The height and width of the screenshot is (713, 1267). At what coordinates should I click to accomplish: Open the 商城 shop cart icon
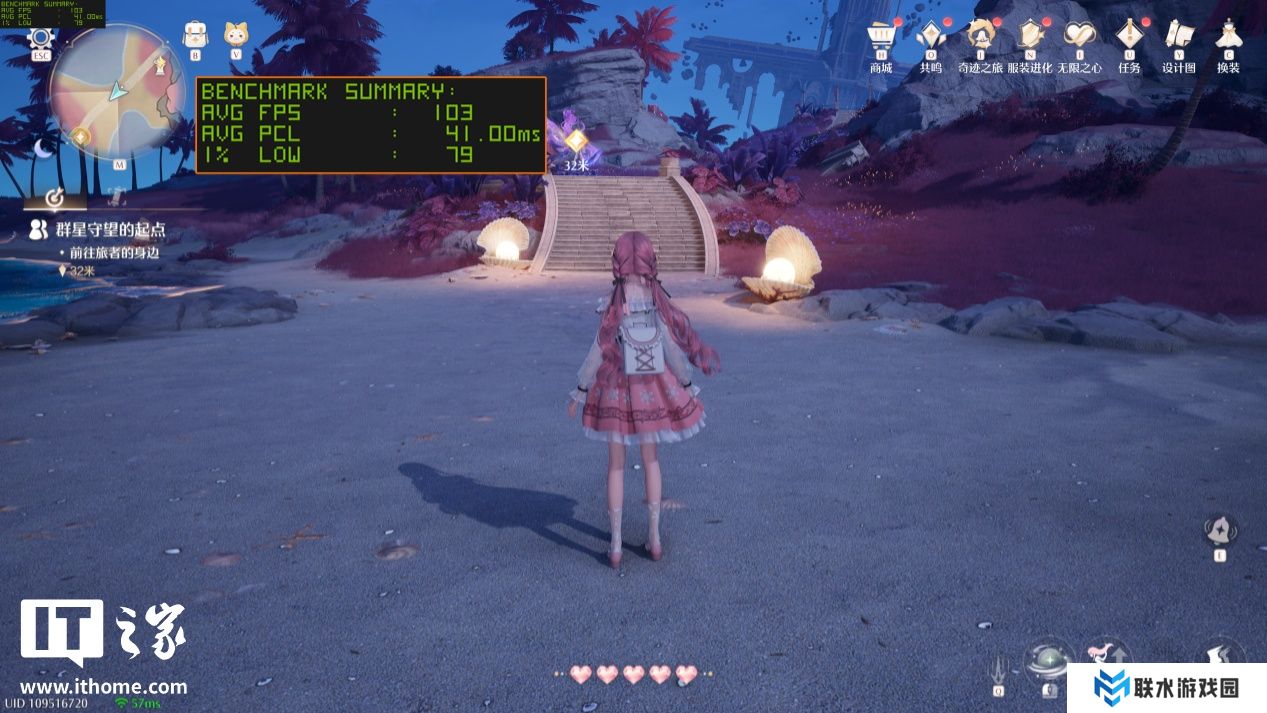(880, 37)
